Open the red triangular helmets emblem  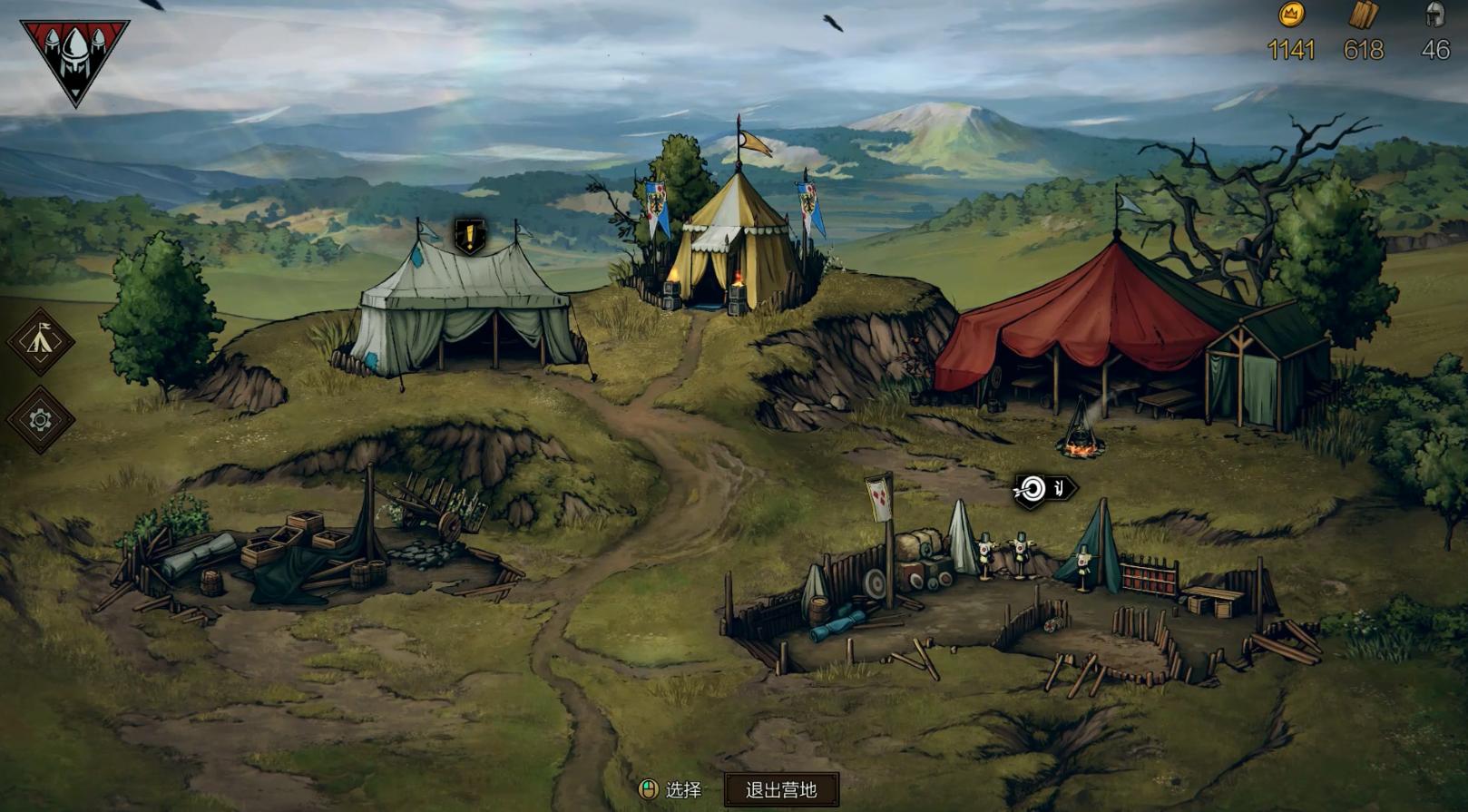coord(74,57)
